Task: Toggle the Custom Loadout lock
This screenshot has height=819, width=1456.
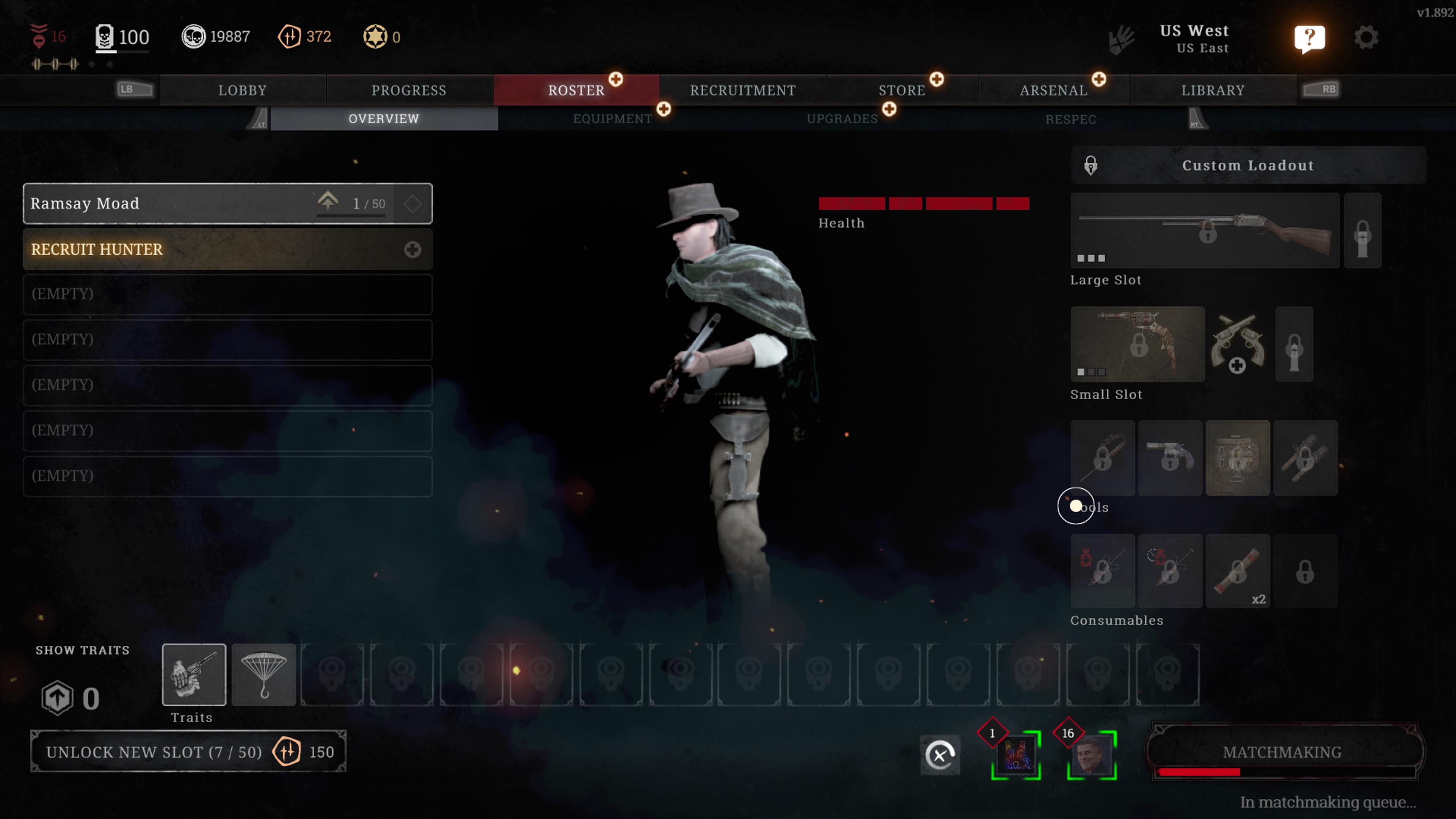Action: tap(1090, 165)
